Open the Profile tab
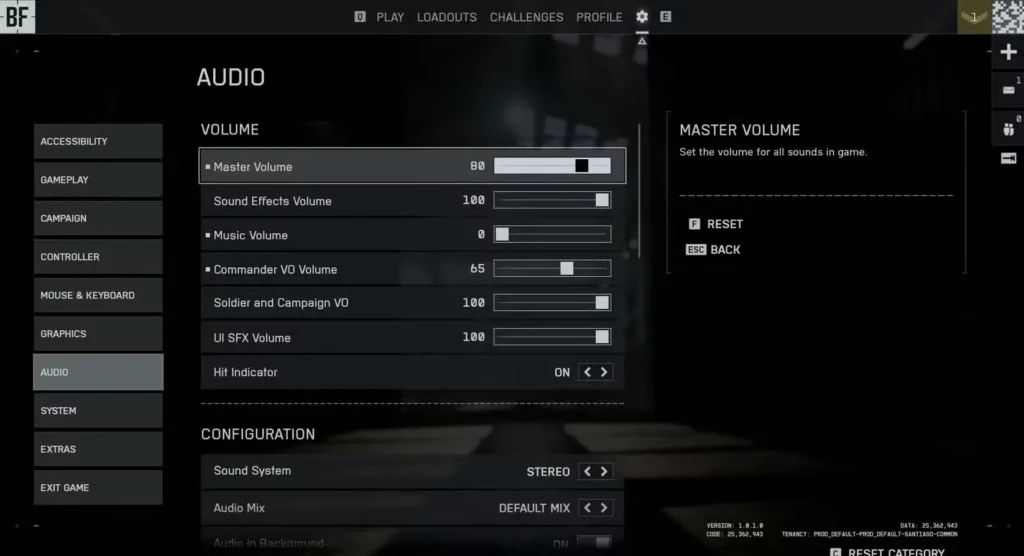 (599, 17)
